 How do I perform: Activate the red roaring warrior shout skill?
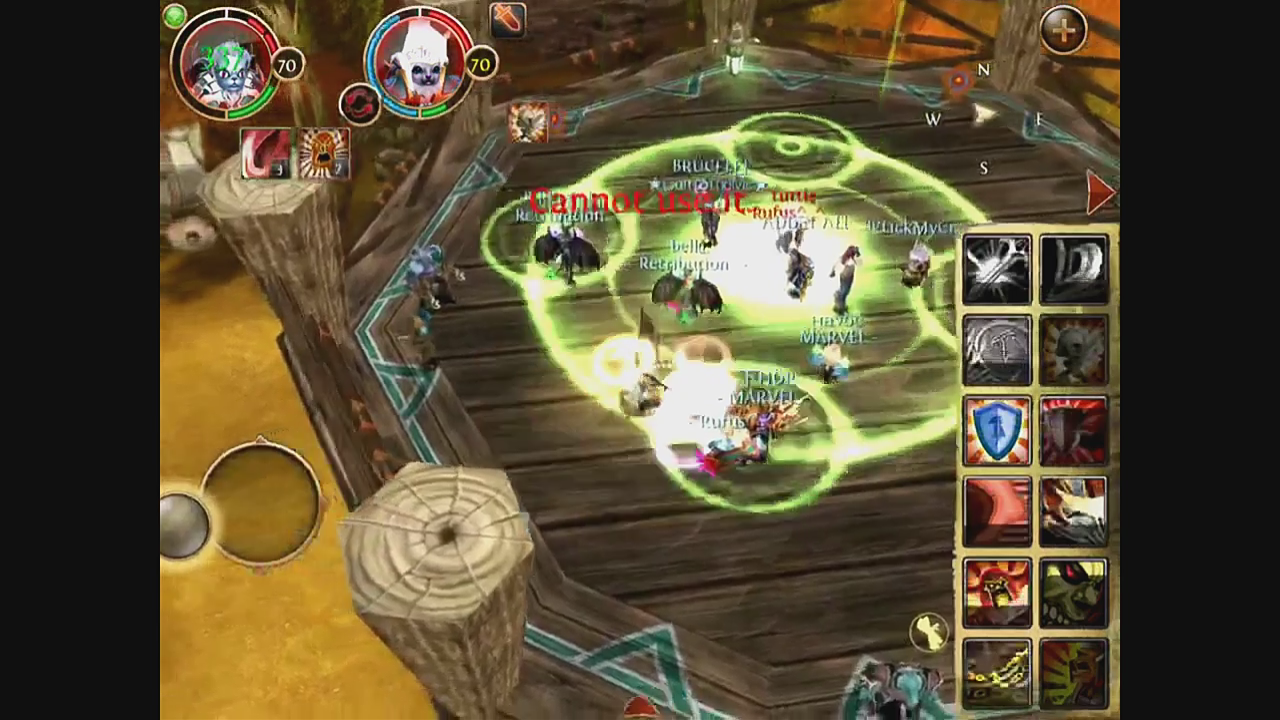point(996,593)
